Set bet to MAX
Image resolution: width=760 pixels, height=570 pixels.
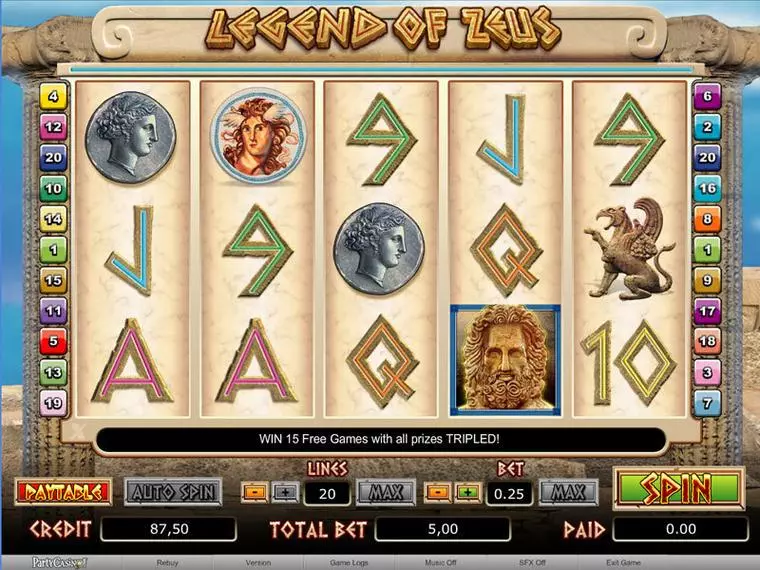[568, 492]
